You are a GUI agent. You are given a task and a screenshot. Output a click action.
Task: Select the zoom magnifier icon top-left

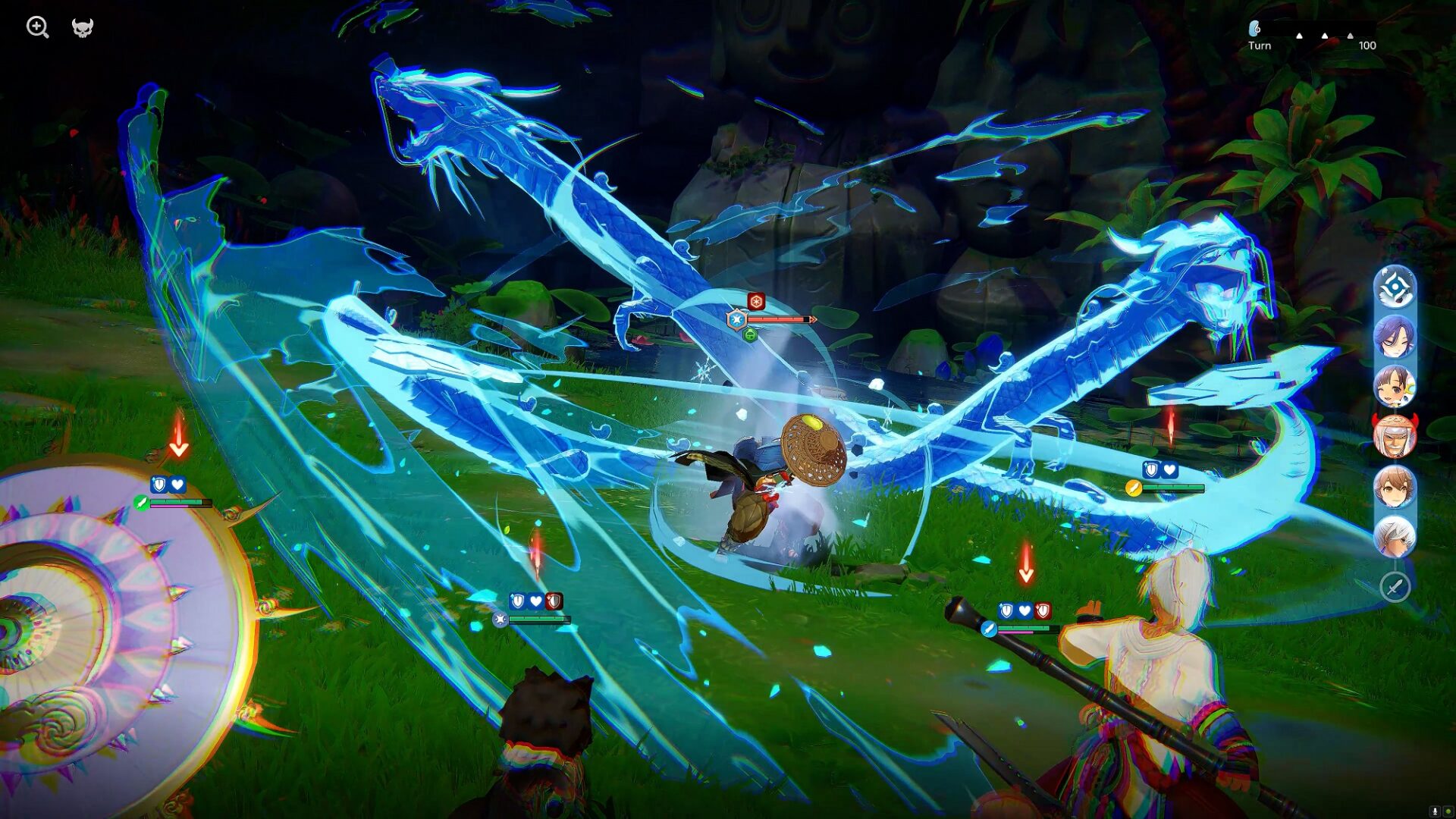(36, 27)
